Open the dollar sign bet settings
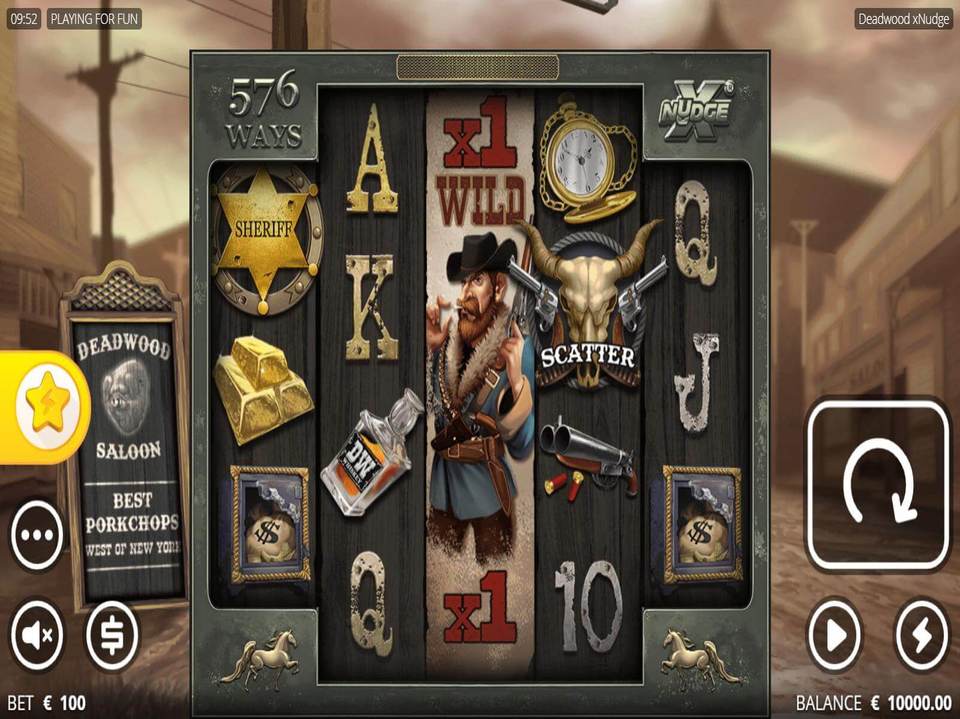960x719 pixels. click(112, 634)
